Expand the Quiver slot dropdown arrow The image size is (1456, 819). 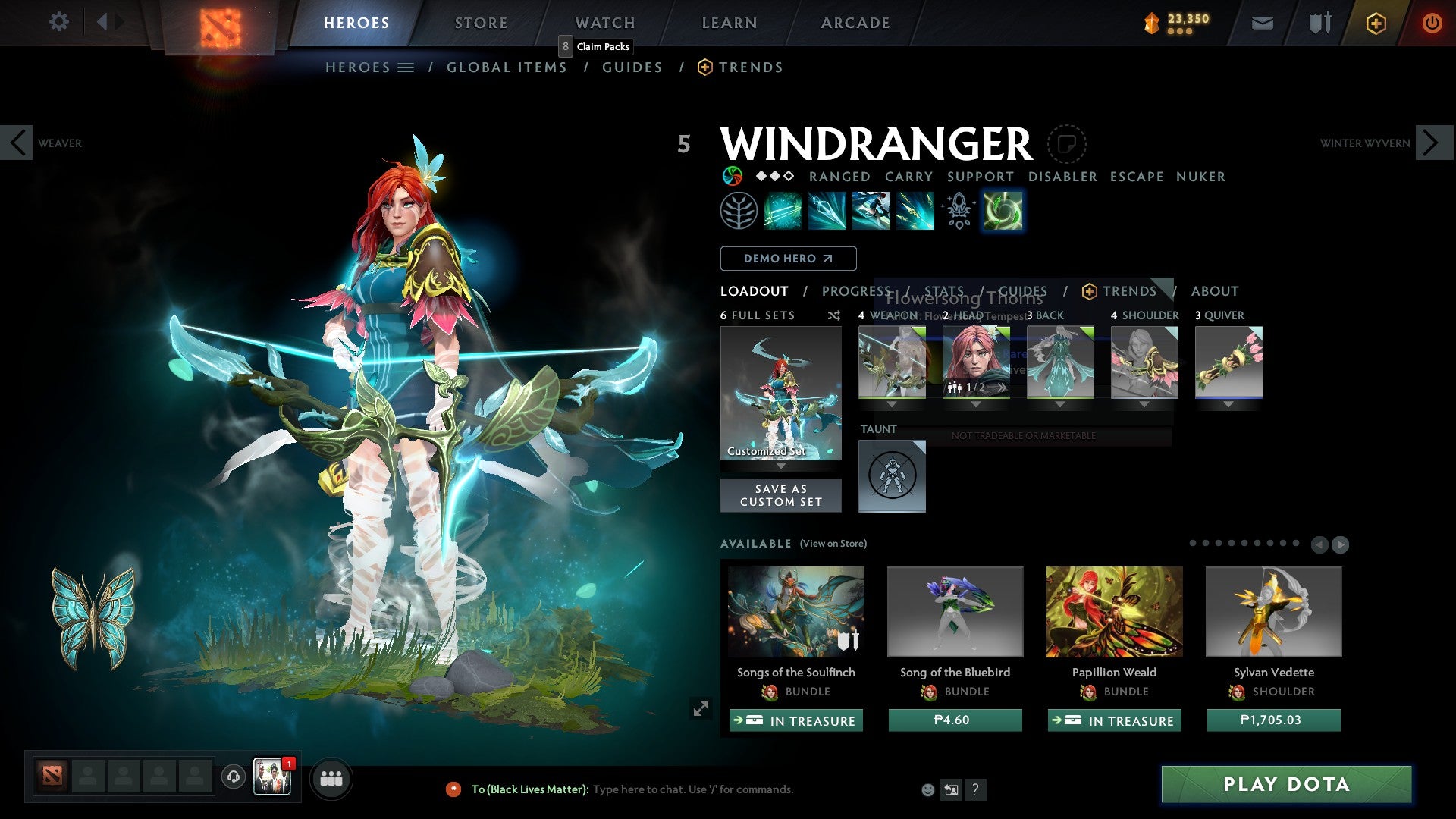click(x=1229, y=404)
